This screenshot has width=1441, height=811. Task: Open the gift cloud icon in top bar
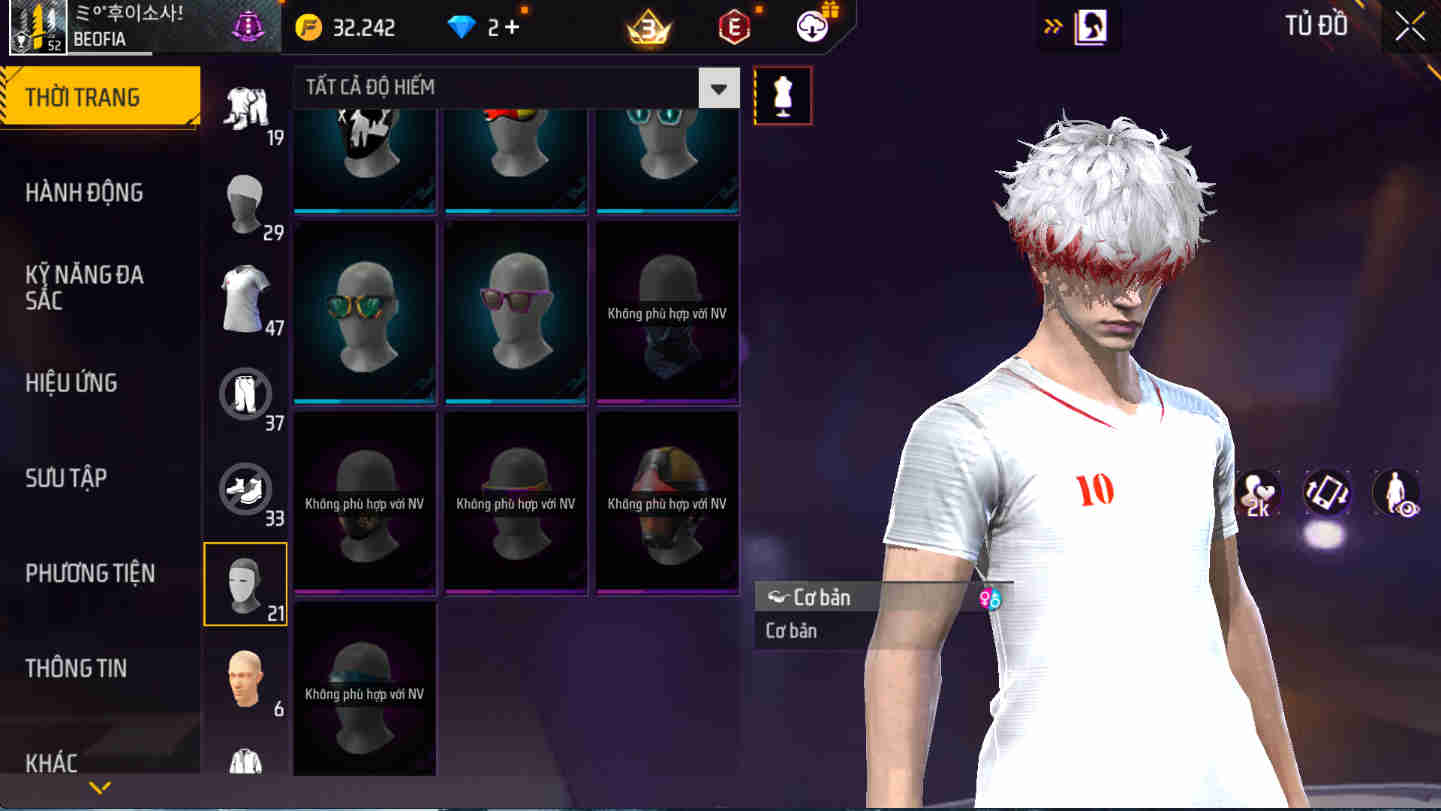coord(810,27)
